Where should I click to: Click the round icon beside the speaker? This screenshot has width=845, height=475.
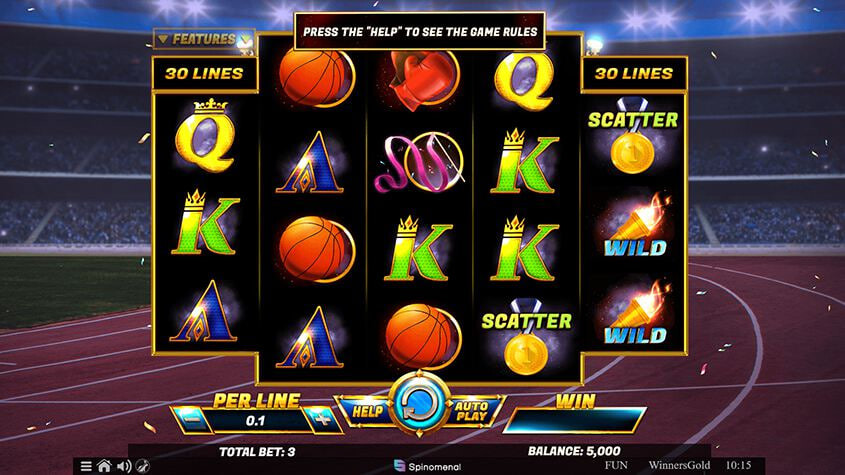(x=142, y=466)
